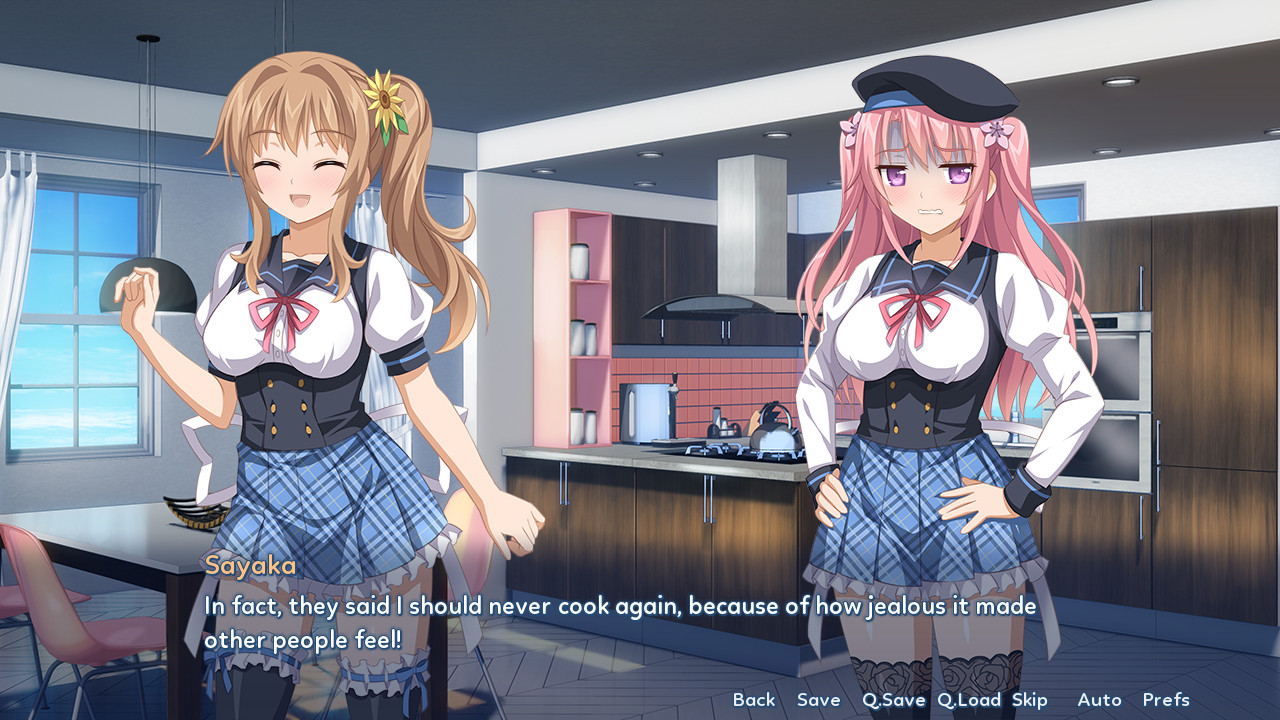This screenshot has height=720, width=1280.
Task: Turn on Auto-read mode
Action: point(1100,700)
